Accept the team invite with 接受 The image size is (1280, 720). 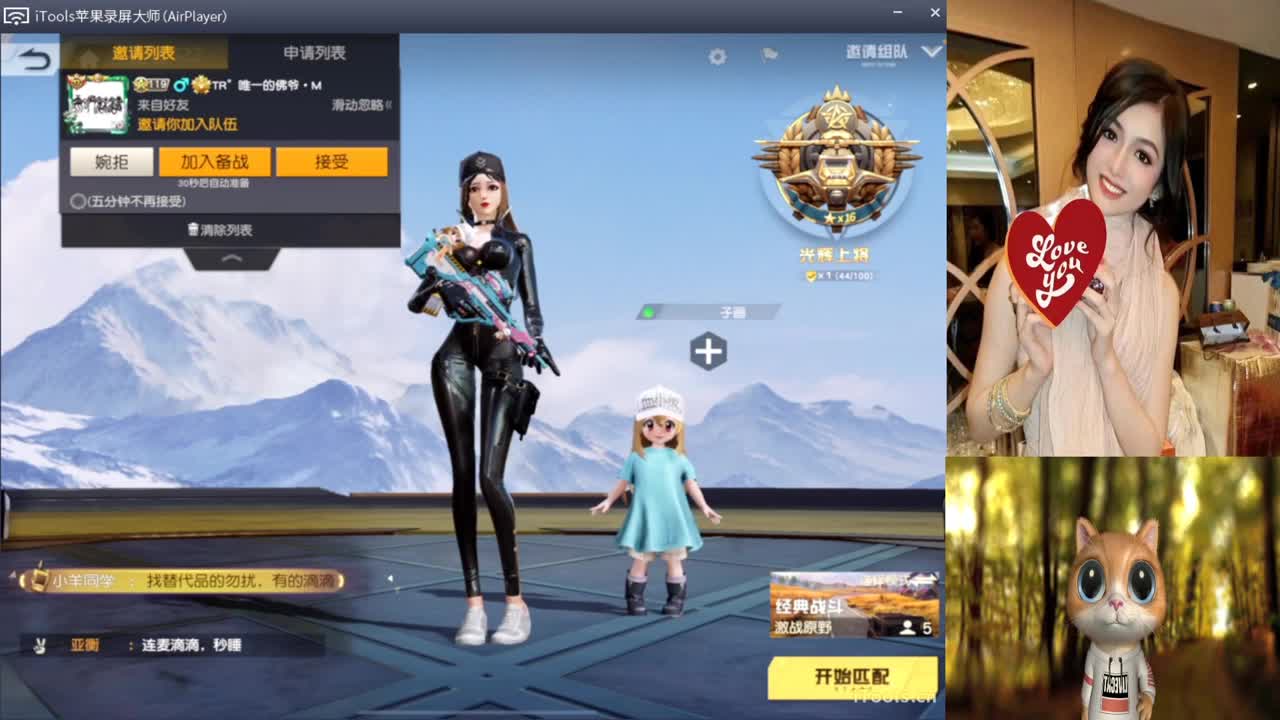(333, 161)
